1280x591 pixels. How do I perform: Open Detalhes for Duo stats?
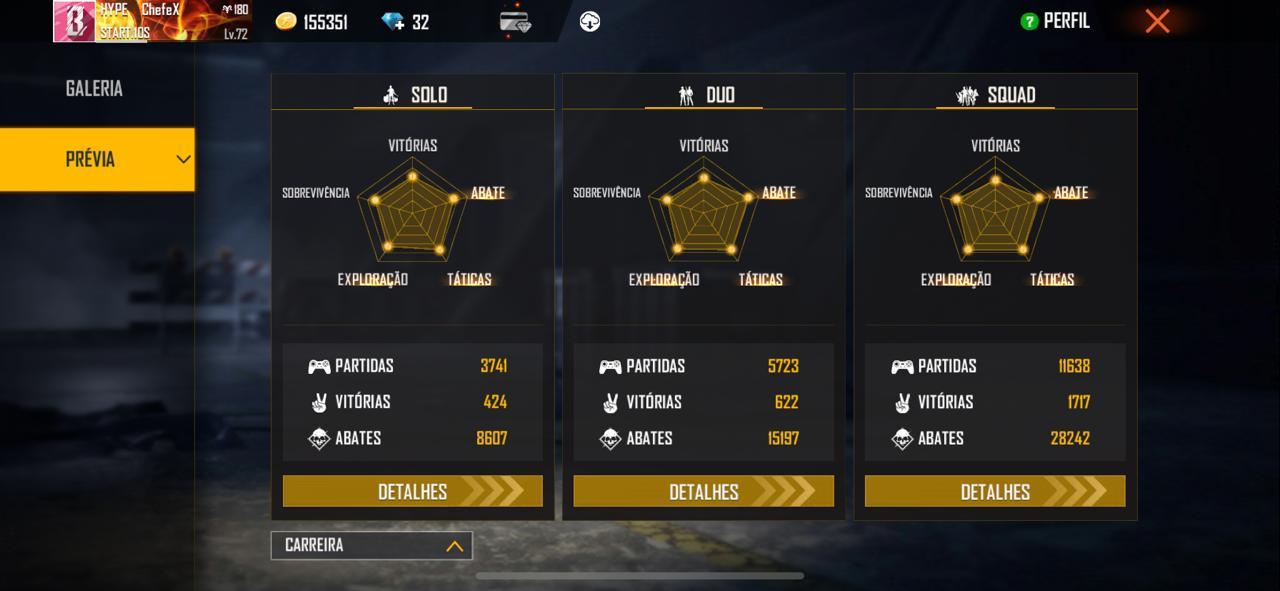(703, 491)
